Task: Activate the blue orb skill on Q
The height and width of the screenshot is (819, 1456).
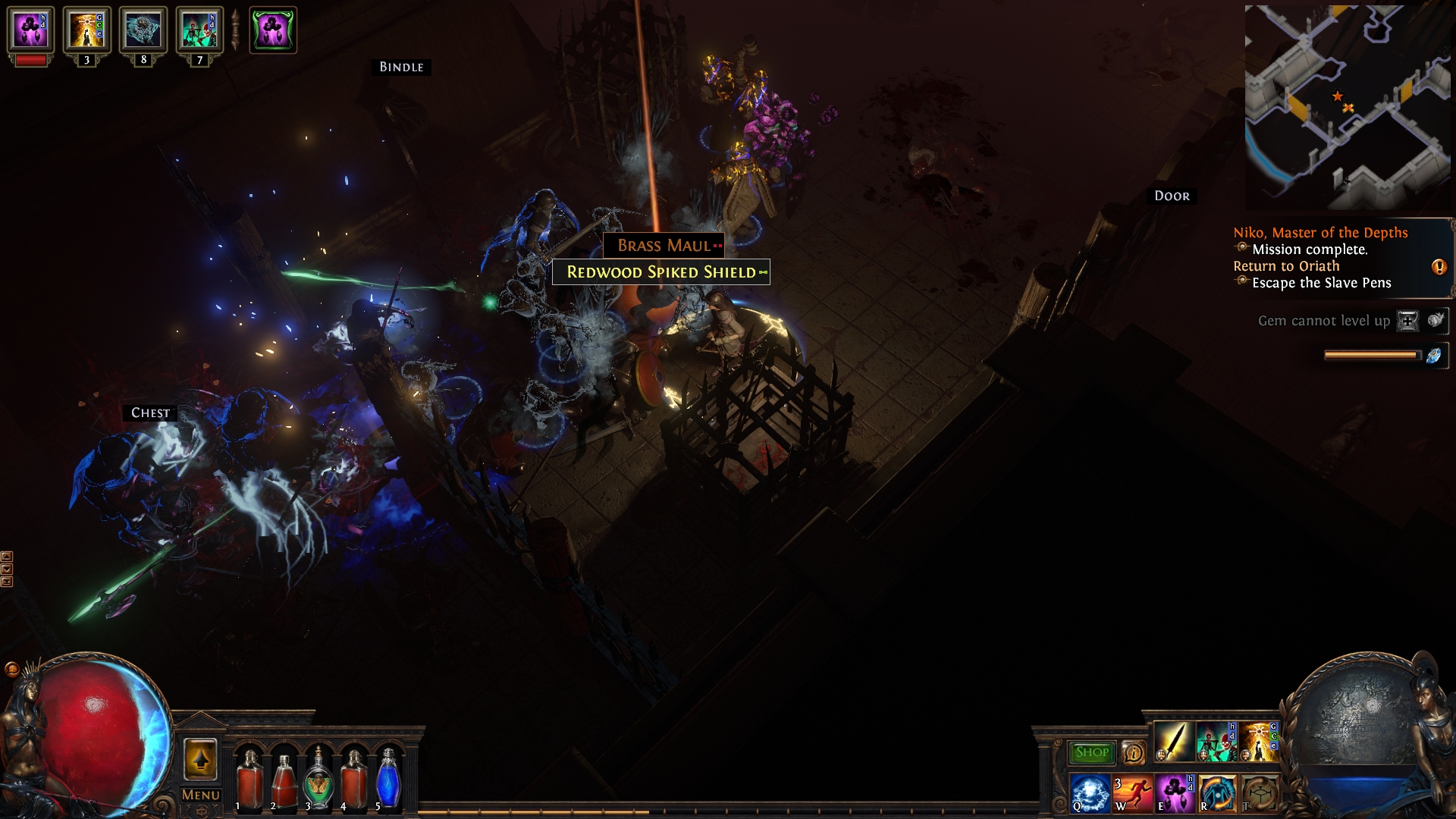Action: (x=1090, y=793)
